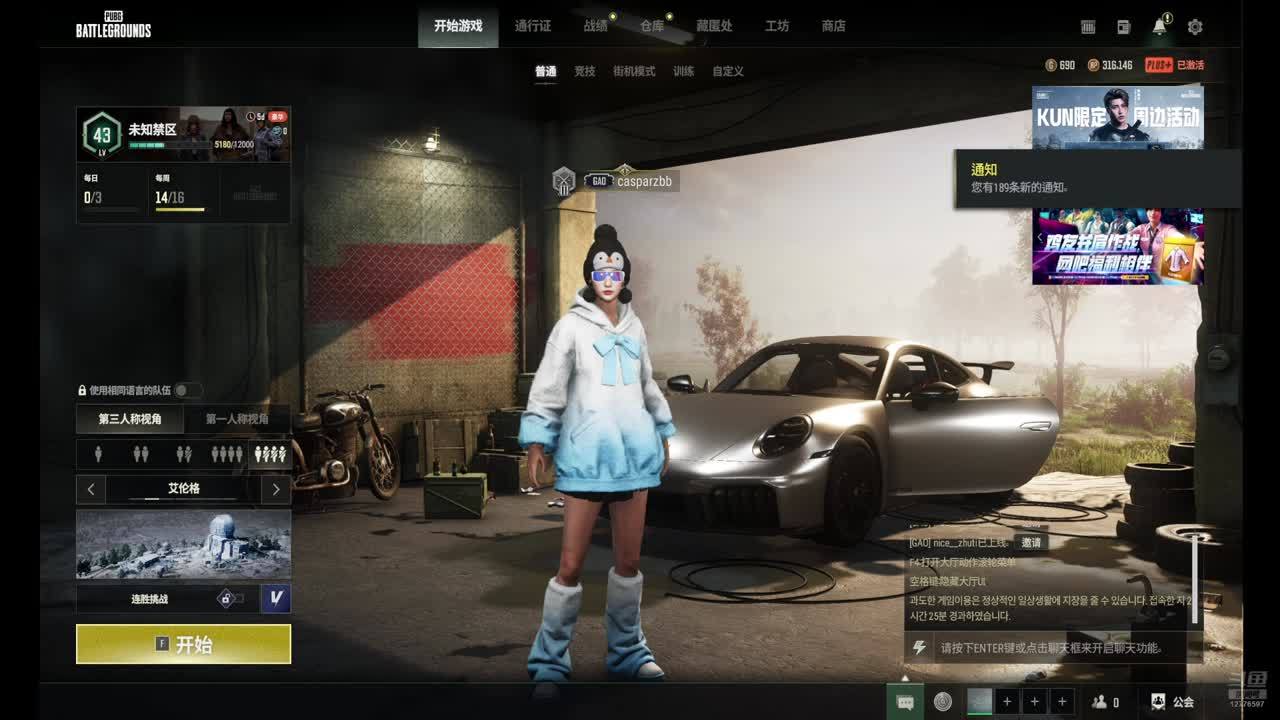Select 第一人称视角 first-person perspective
1280x720 pixels.
click(237, 419)
